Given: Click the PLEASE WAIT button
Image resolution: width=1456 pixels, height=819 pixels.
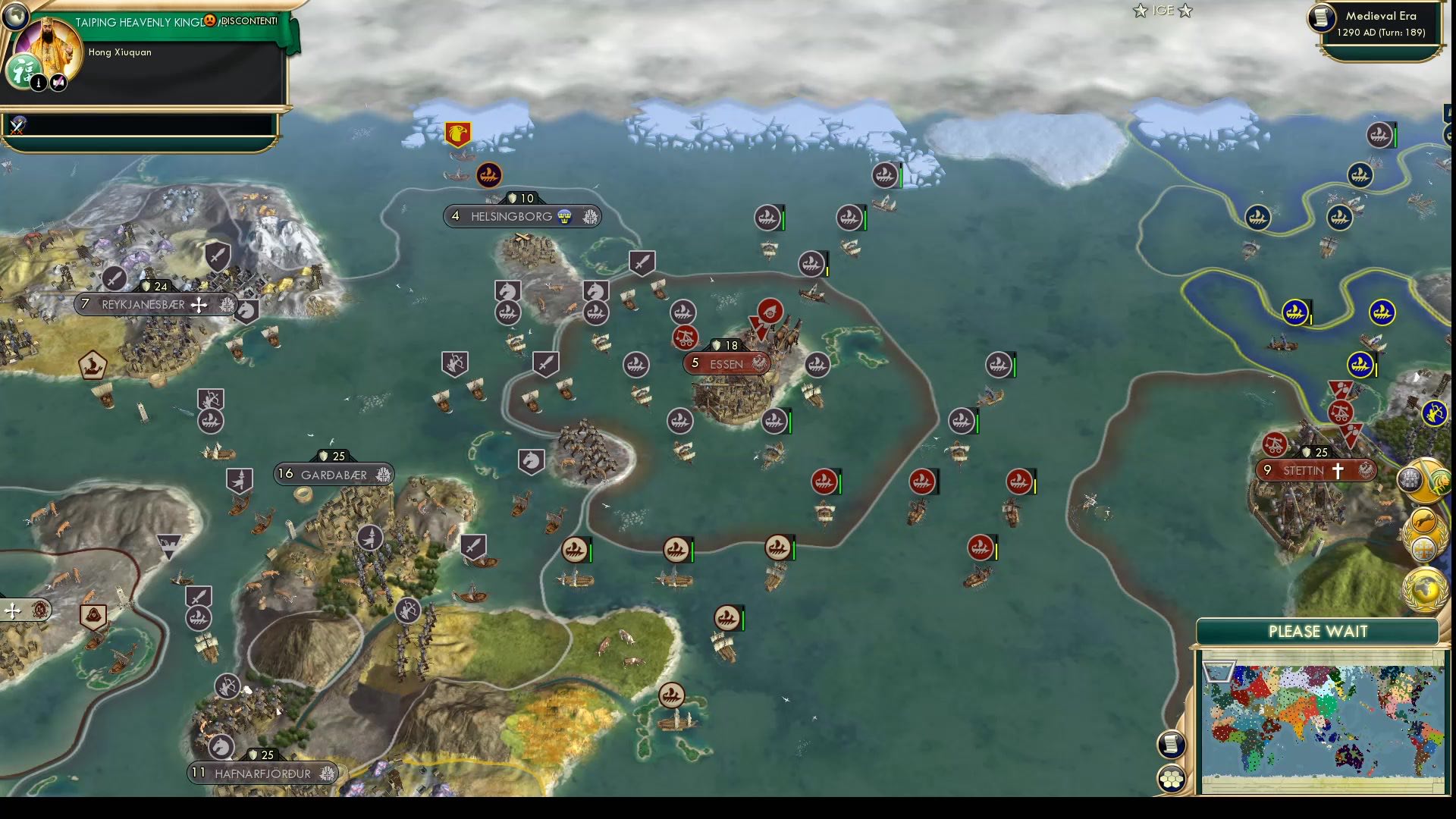Looking at the screenshot, I should (1318, 630).
